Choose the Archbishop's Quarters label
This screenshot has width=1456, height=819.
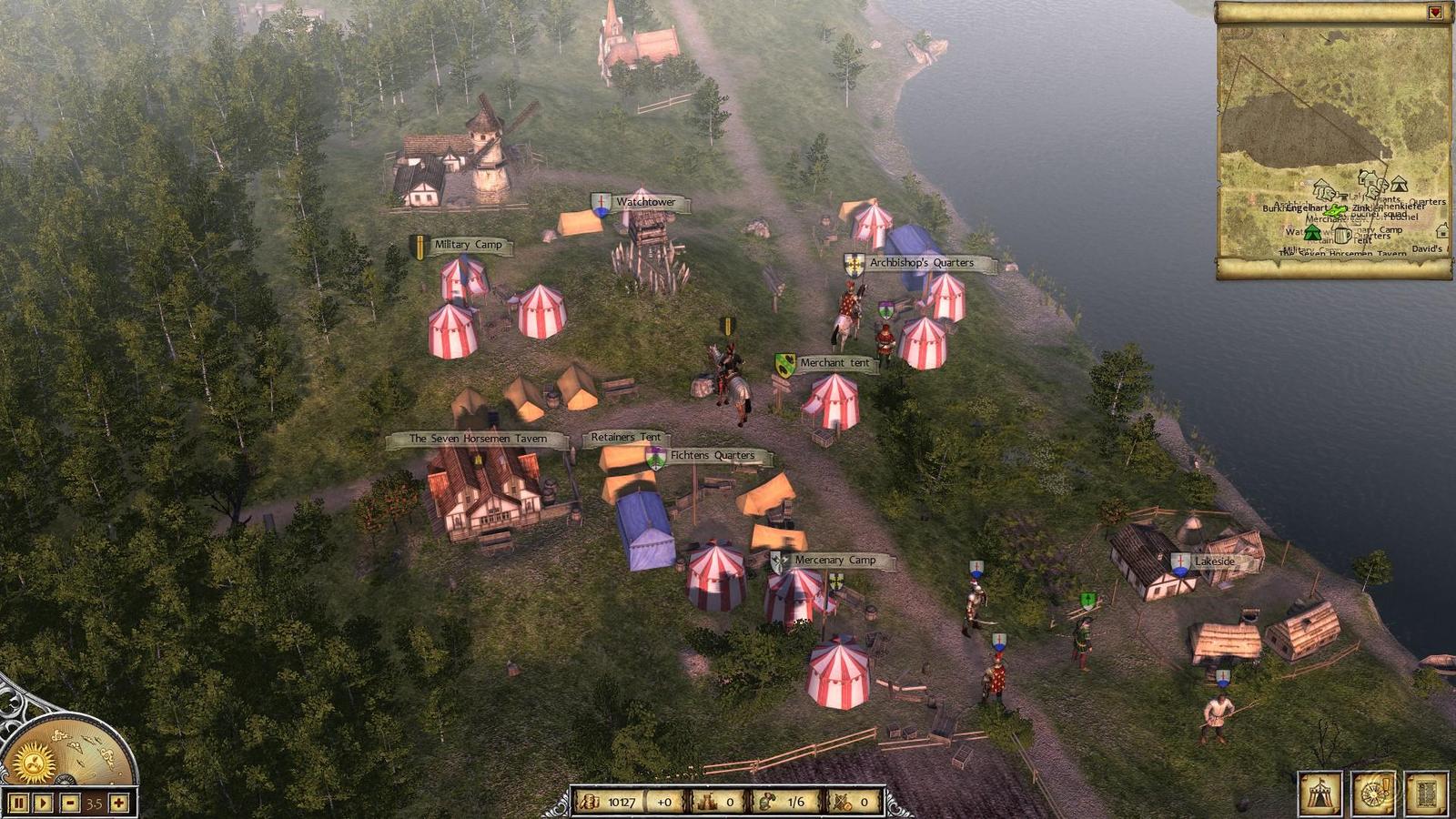click(921, 263)
